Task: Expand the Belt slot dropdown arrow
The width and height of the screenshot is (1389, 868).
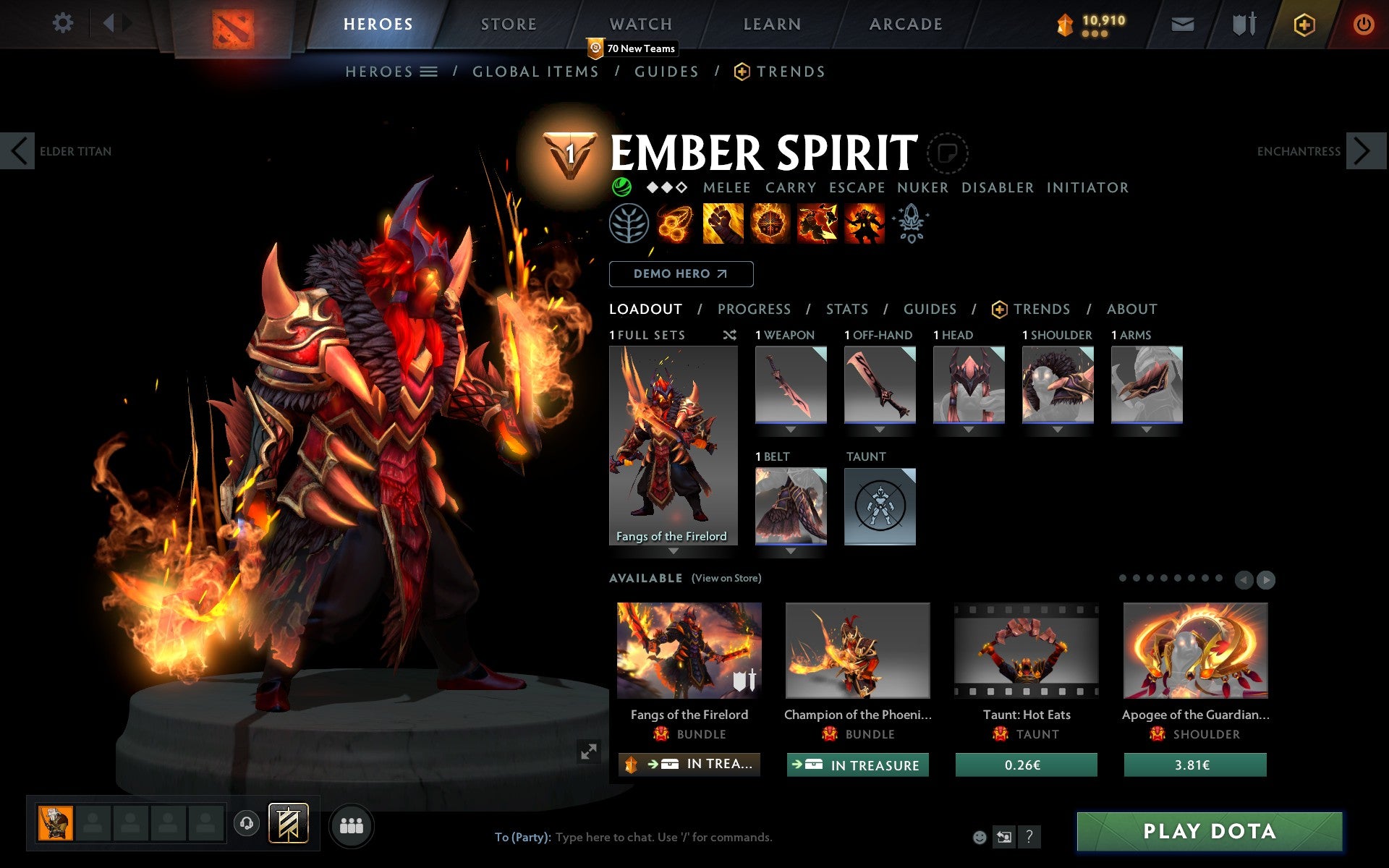Action: point(791,550)
